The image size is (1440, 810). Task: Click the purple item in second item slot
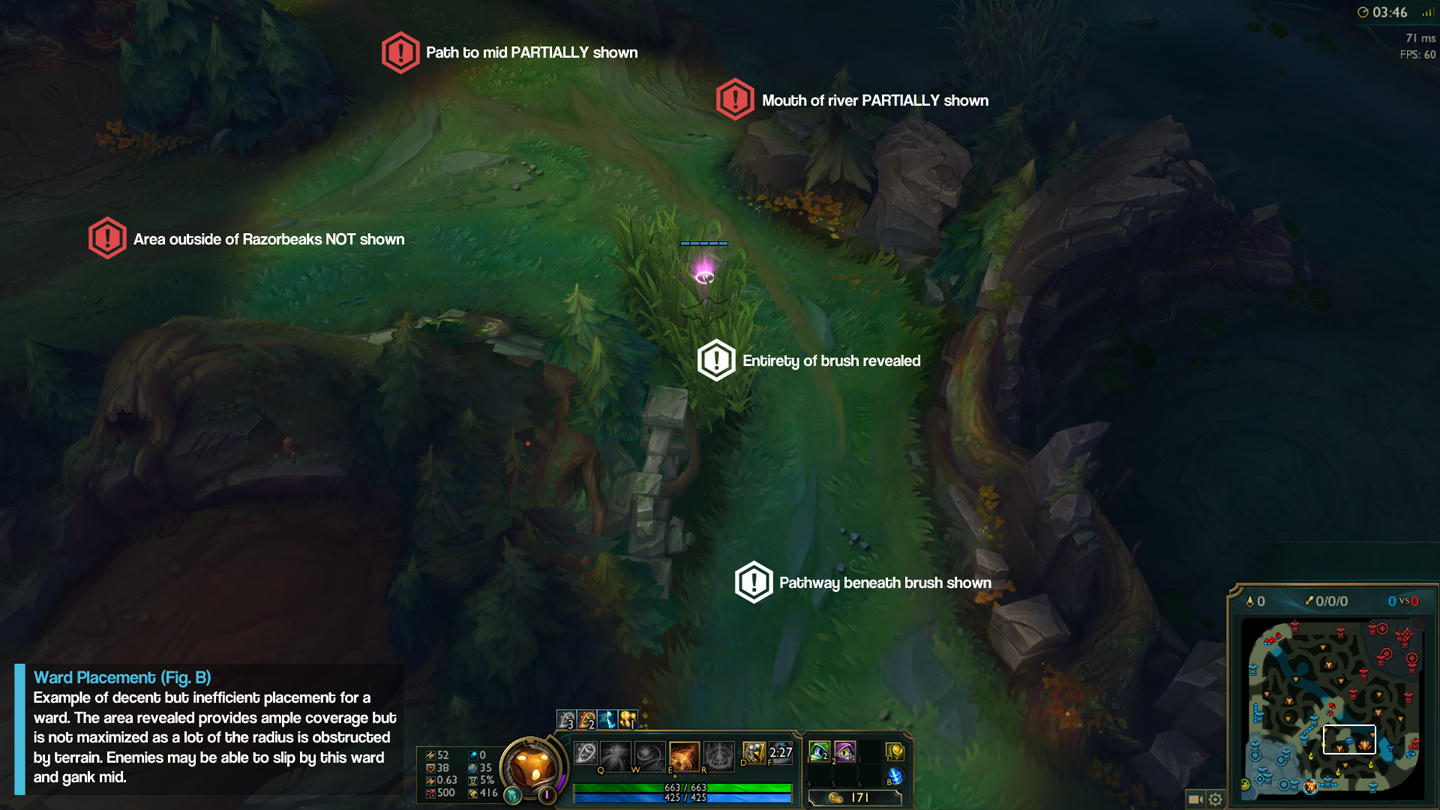pyautogui.click(x=845, y=751)
